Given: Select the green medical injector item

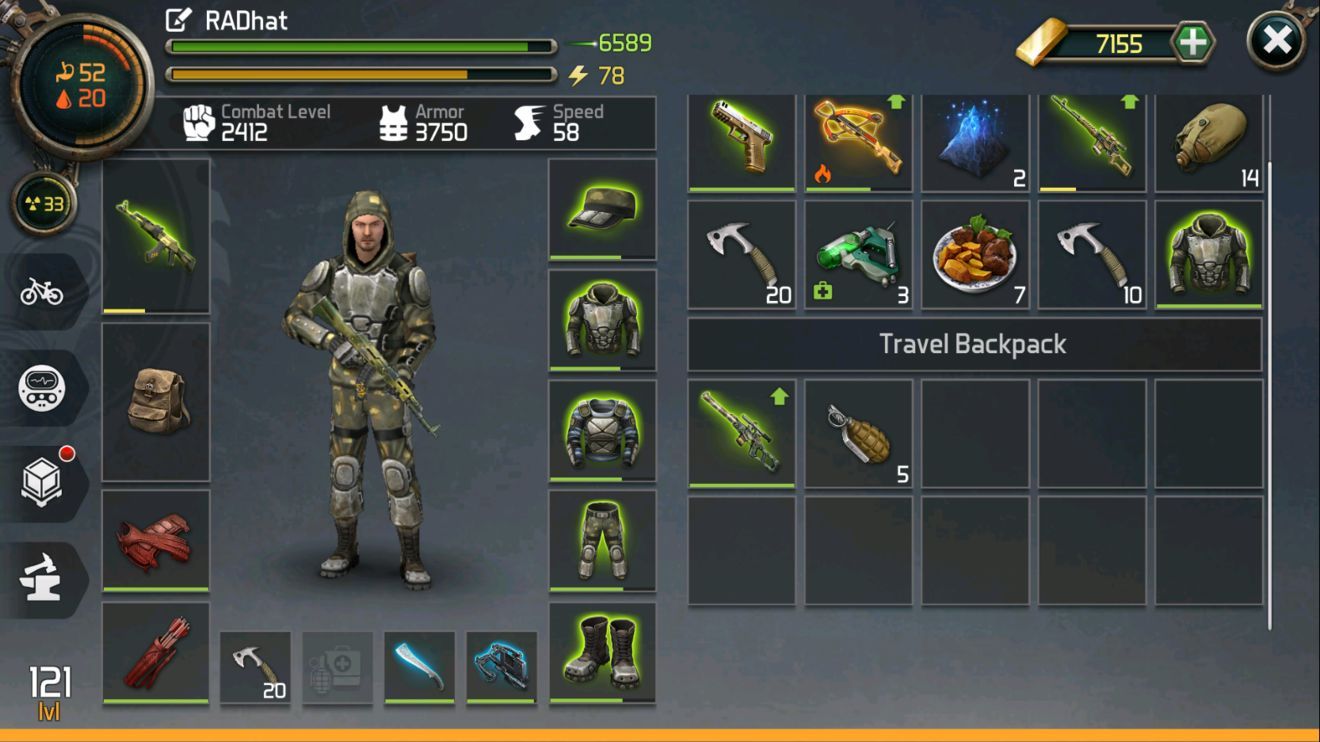Looking at the screenshot, I should click(x=858, y=255).
